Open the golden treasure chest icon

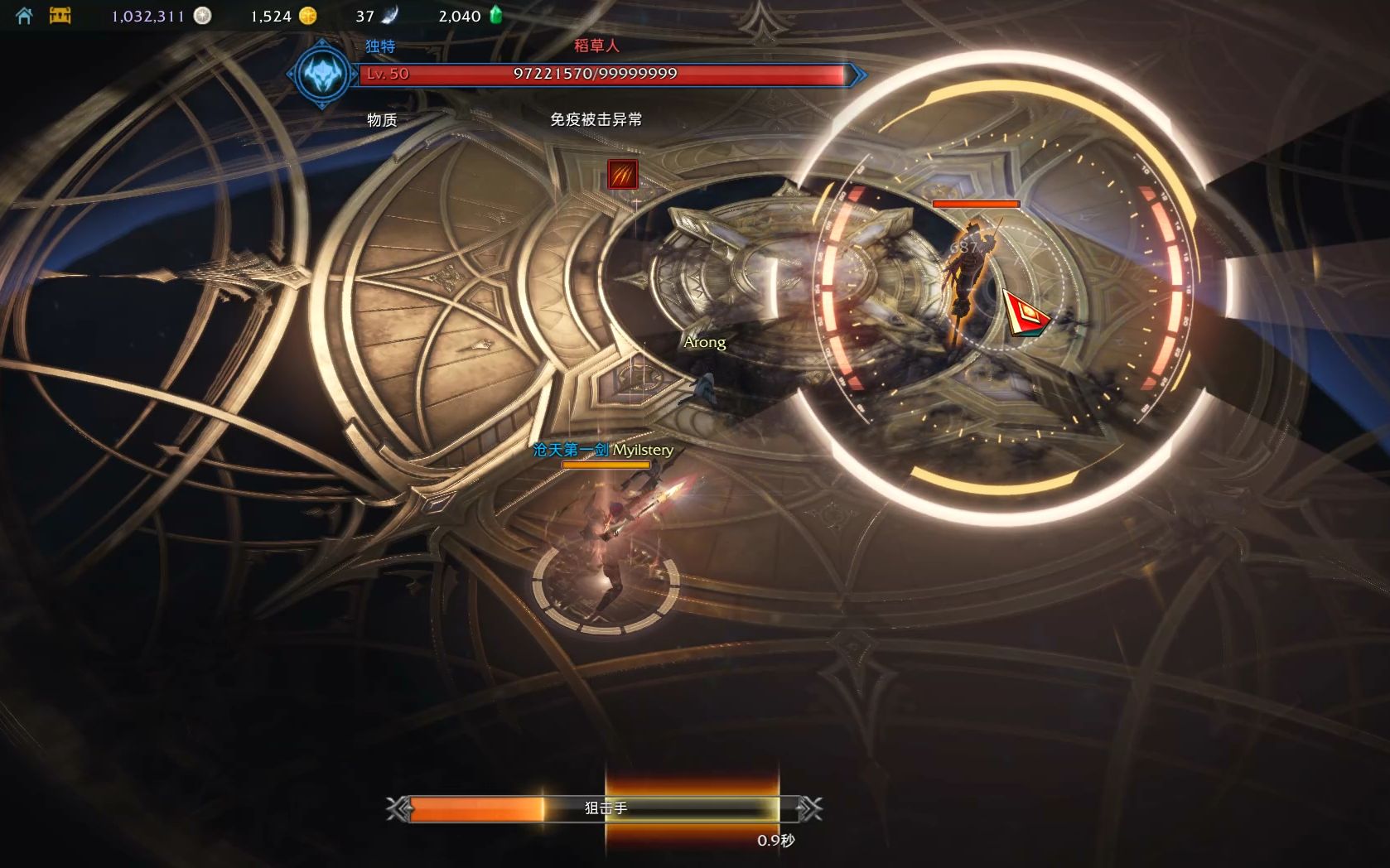coord(60,15)
